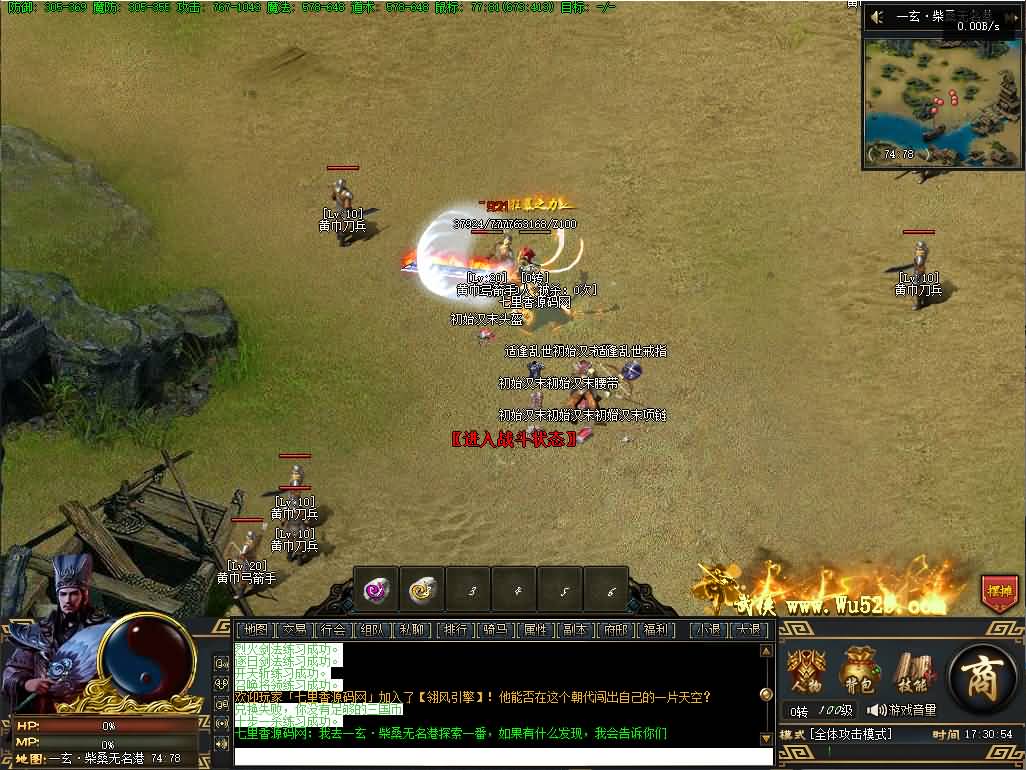Show the 排行 (Ranking) list

455,630
